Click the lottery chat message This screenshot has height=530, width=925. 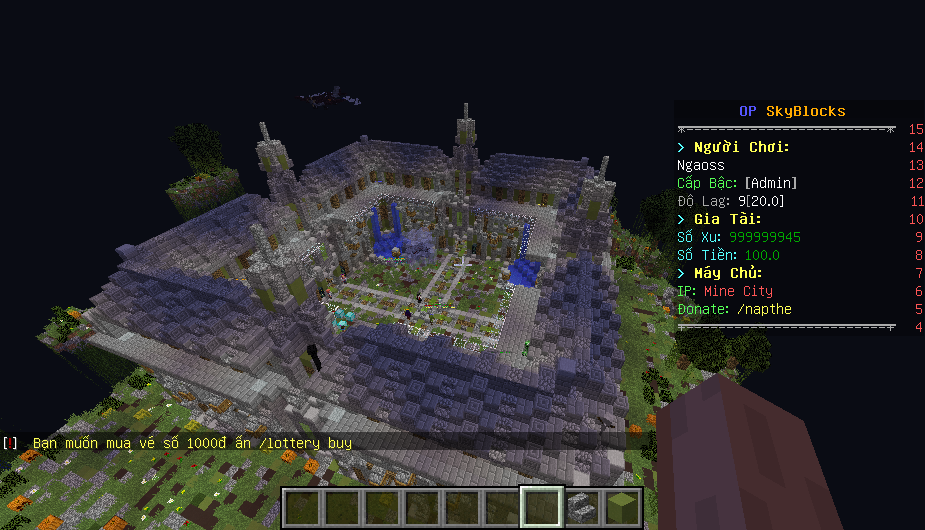(x=192, y=442)
